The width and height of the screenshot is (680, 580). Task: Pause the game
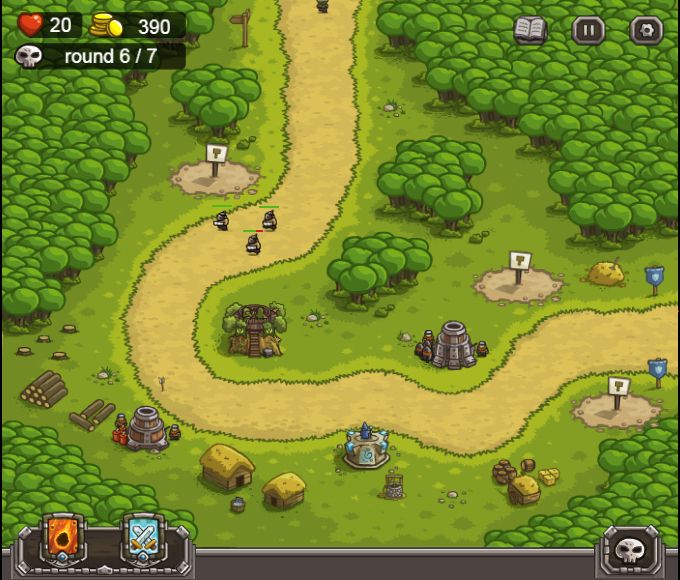click(588, 30)
